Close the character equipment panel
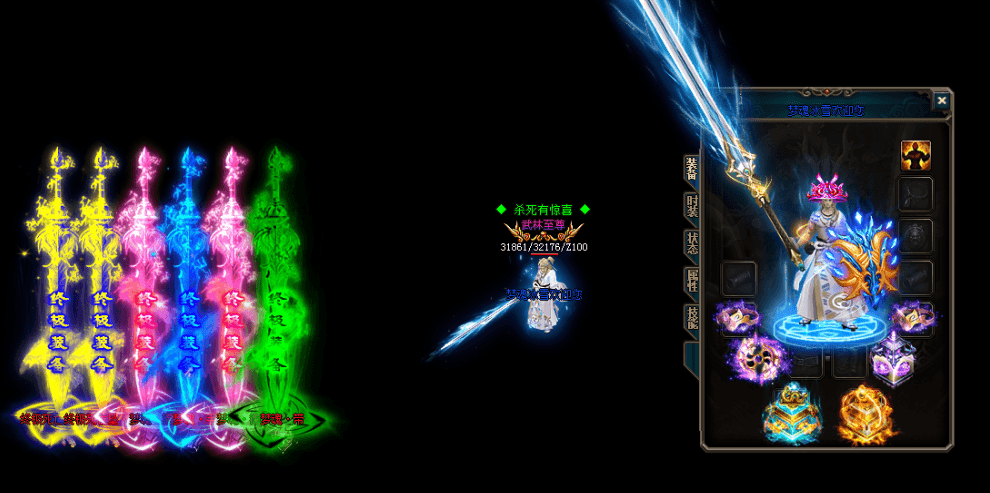The image size is (990, 493). tap(941, 100)
